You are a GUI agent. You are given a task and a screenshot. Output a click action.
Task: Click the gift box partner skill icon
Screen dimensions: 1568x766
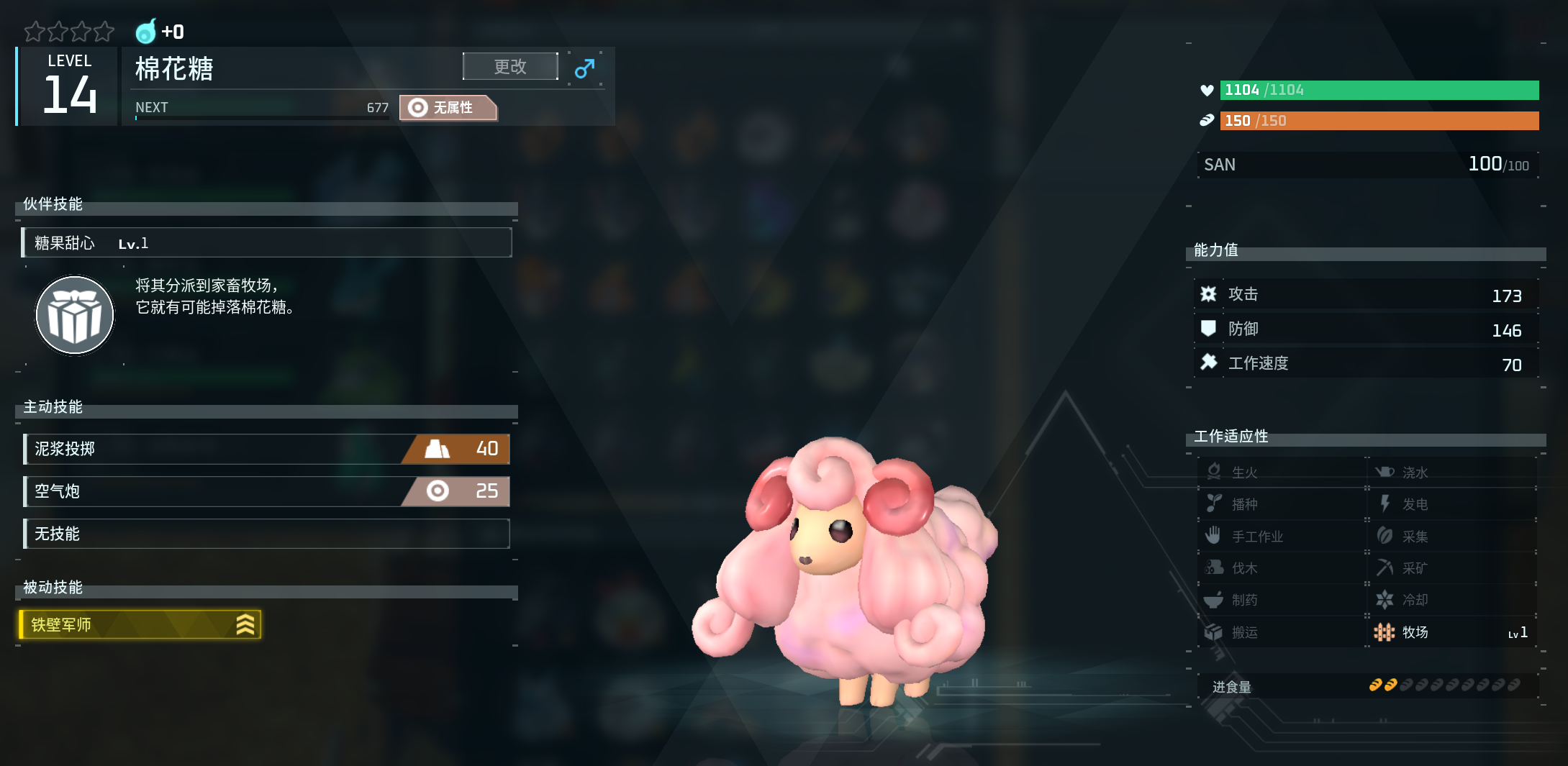(75, 315)
